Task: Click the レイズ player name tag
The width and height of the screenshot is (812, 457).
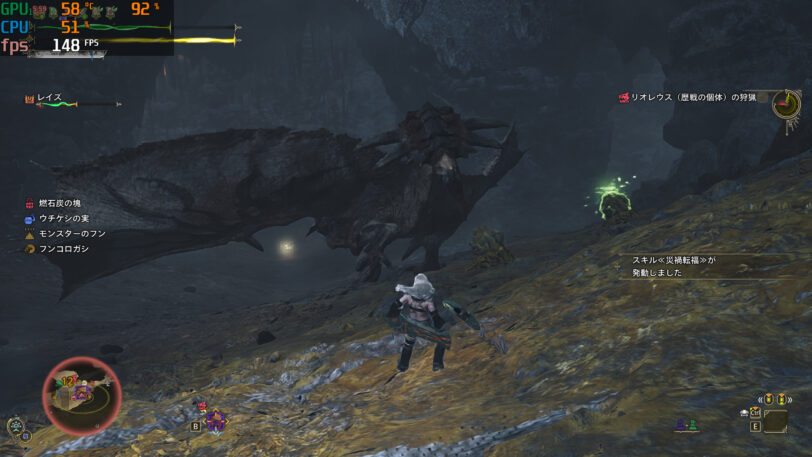Action: [49, 98]
